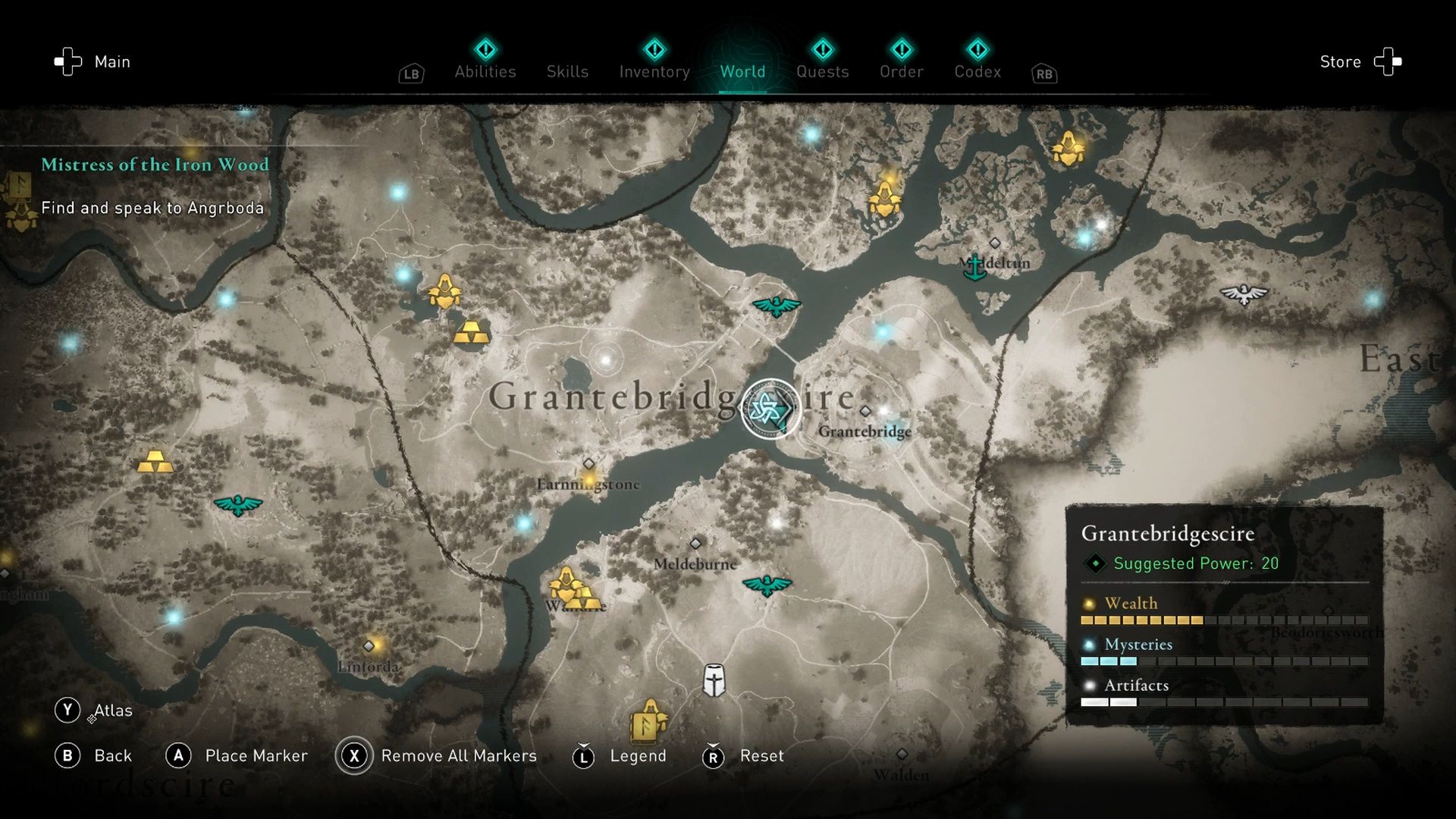
Task: Open the Atlas via the Y option
Action: coord(69,710)
